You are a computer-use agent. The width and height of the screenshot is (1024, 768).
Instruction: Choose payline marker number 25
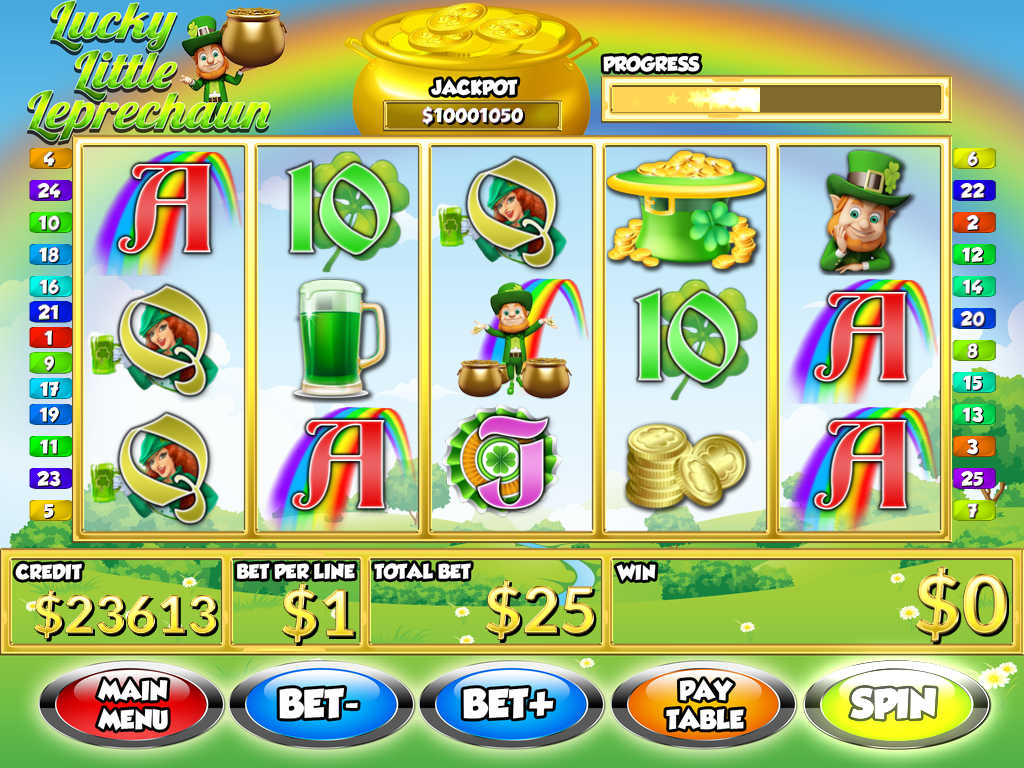point(973,478)
